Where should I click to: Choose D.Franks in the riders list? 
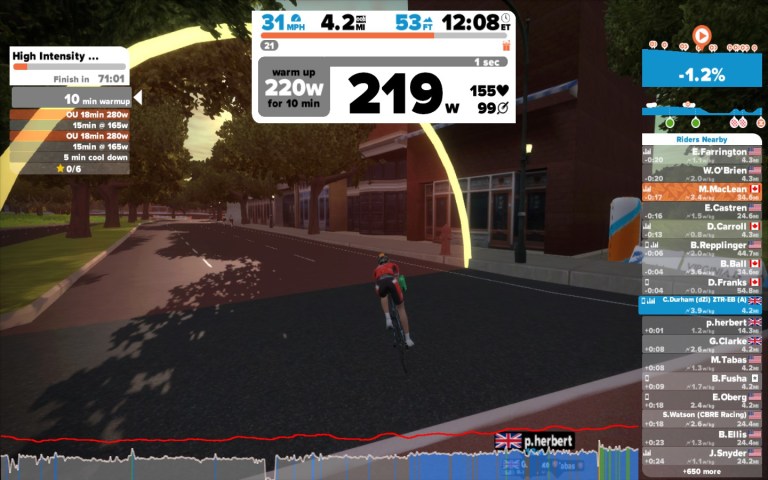point(703,285)
